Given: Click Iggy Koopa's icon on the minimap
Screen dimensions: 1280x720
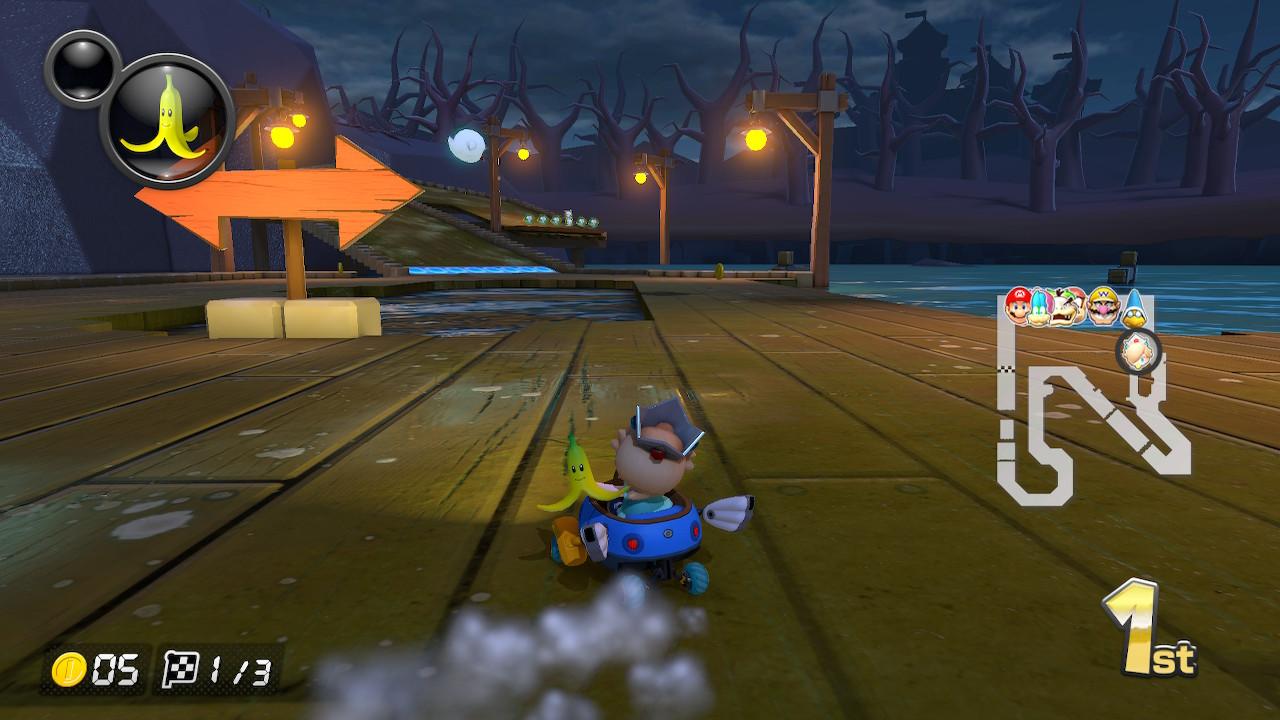Looking at the screenshot, I should point(1067,305).
